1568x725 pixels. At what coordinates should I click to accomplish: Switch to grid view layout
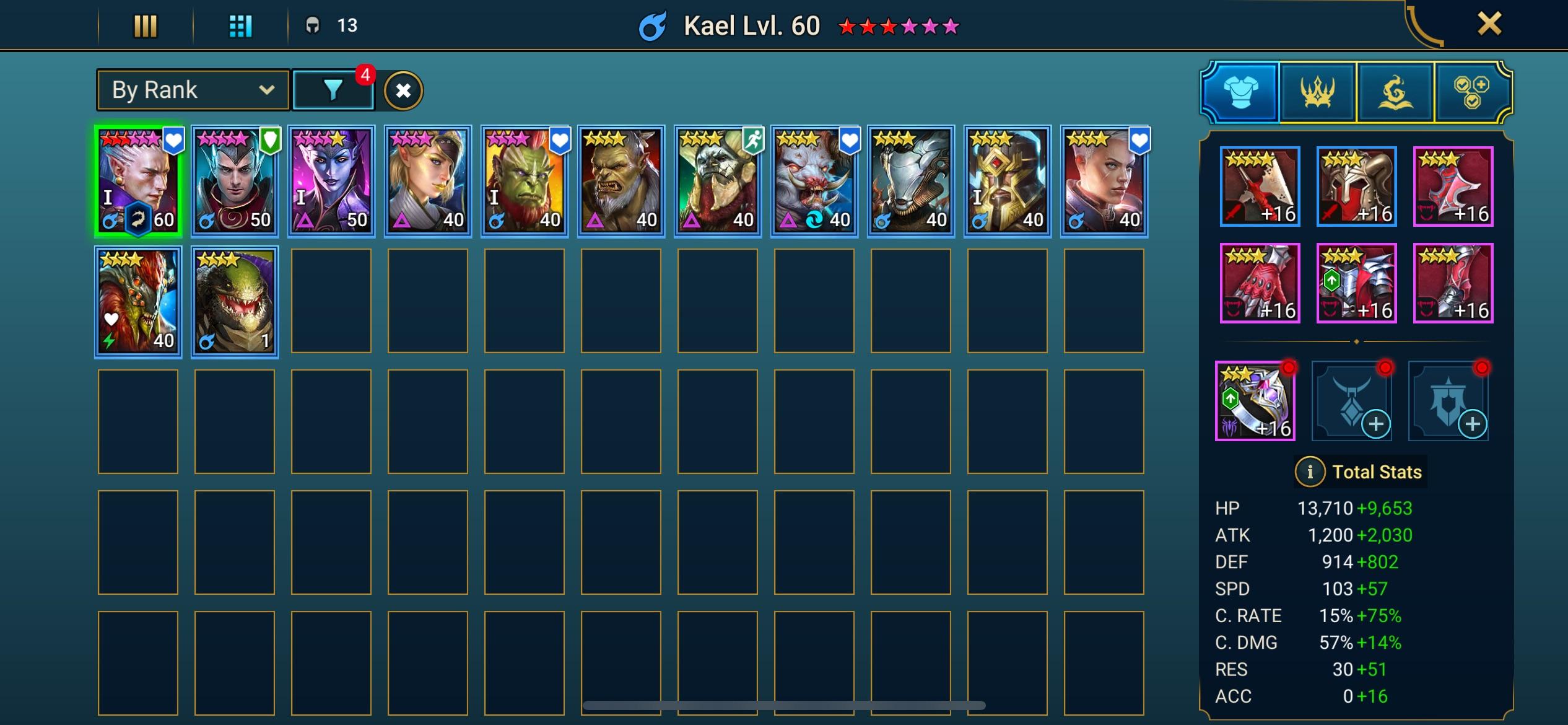point(242,25)
